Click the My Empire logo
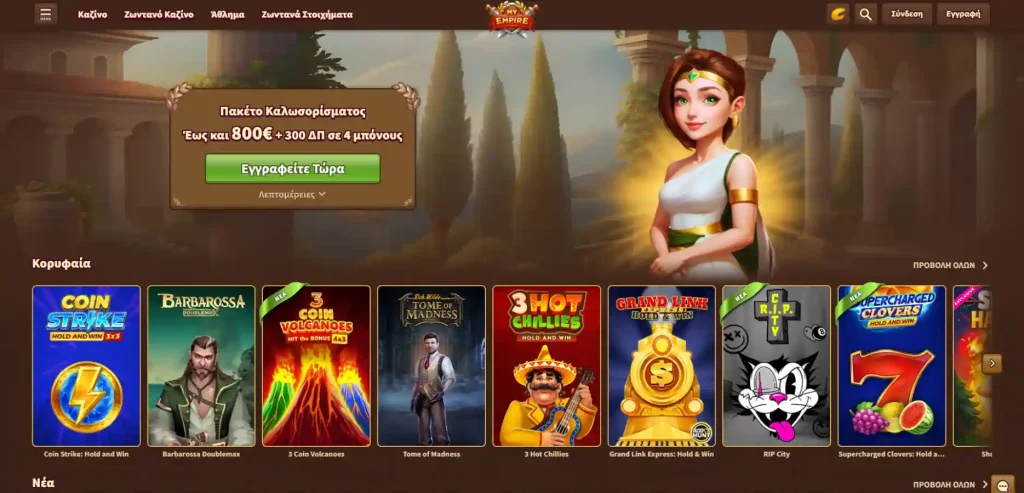The image size is (1024, 493). [x=511, y=18]
